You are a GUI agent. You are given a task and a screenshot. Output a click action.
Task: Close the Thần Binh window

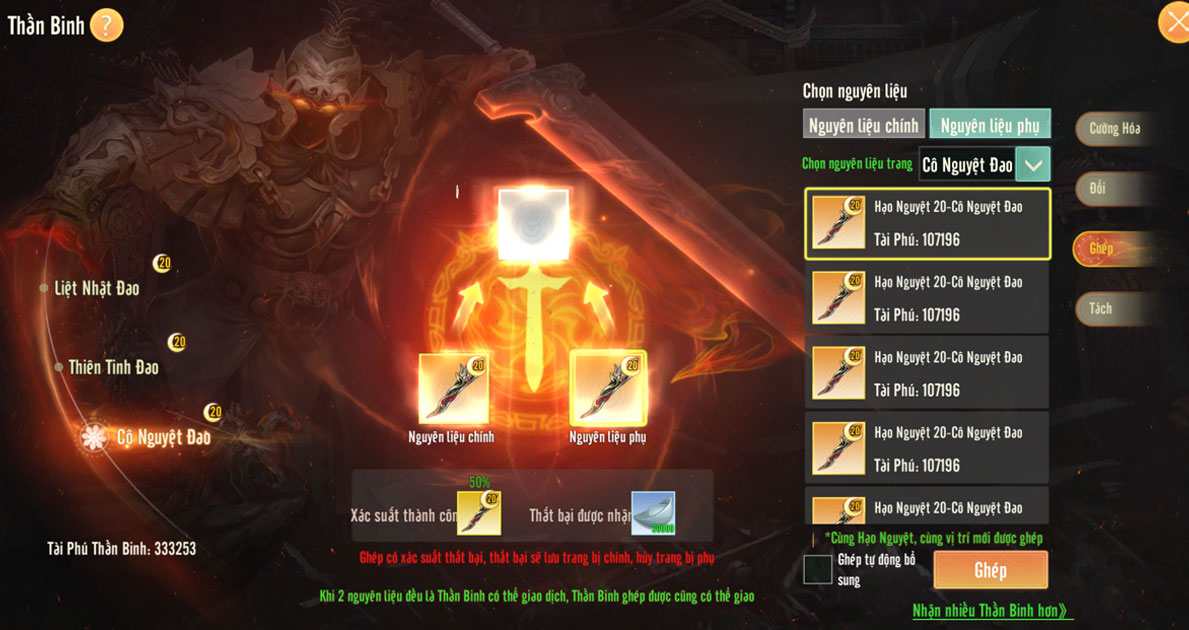[1173, 22]
